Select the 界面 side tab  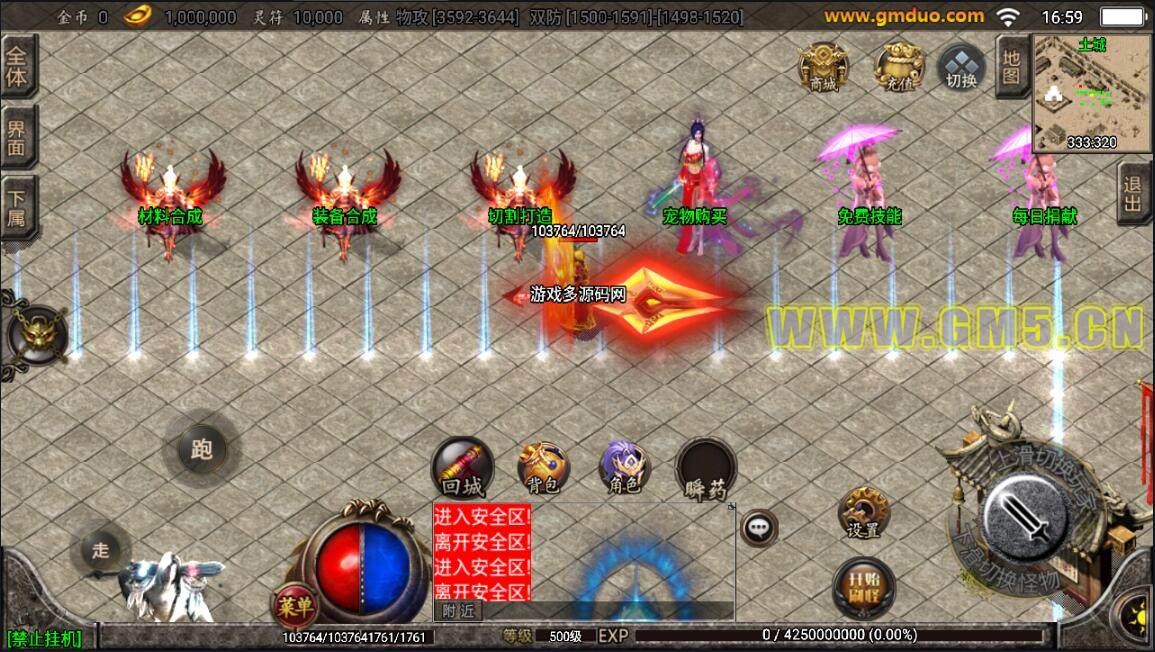pos(19,137)
